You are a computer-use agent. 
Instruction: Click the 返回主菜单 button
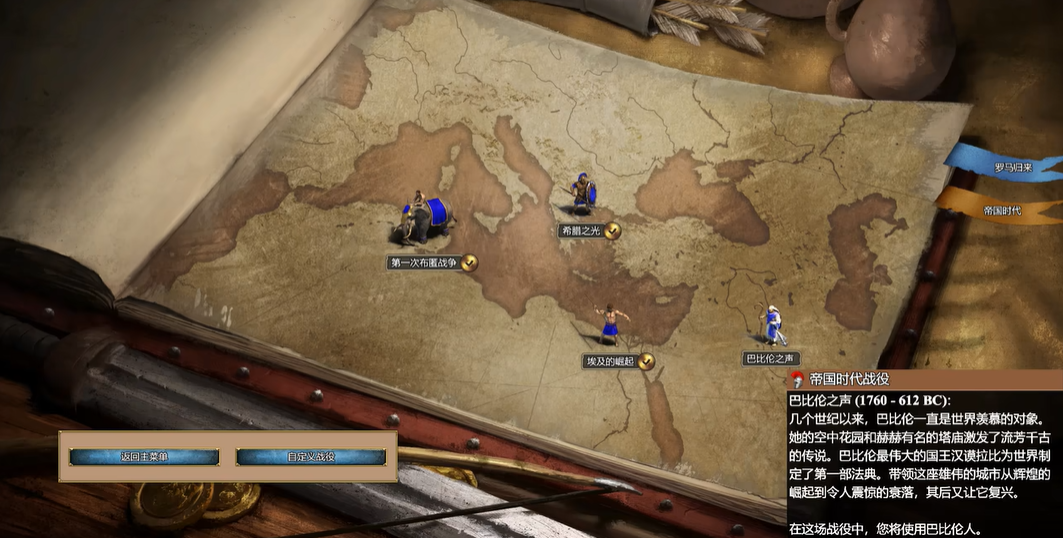[x=144, y=457]
